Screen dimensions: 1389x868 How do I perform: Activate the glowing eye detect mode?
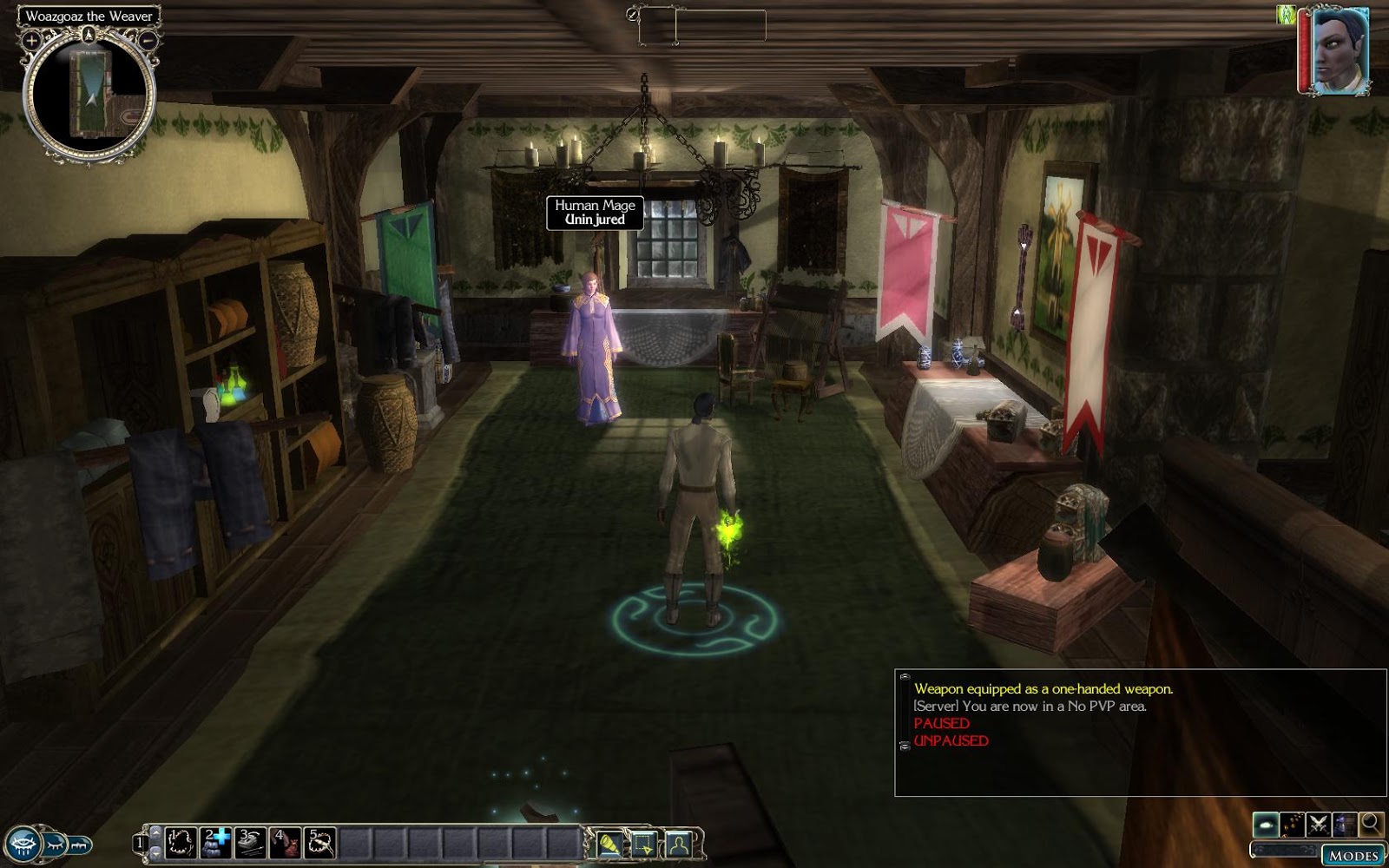point(1266,824)
